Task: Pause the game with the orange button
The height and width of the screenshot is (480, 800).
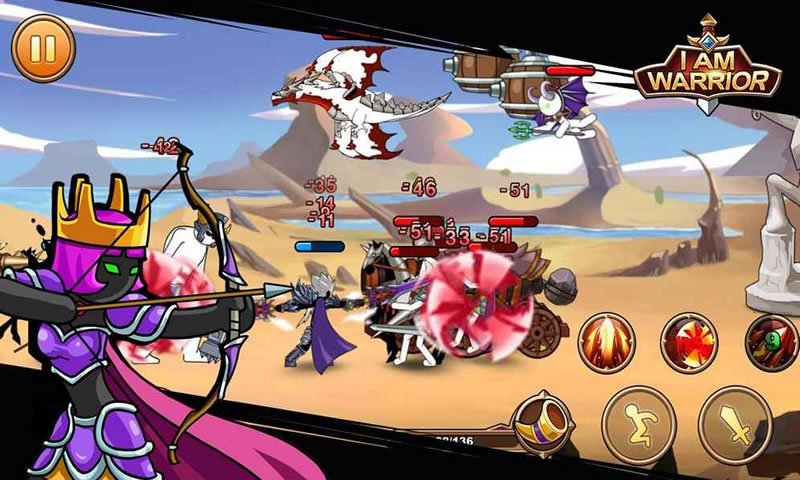Action: pyautogui.click(x=43, y=50)
